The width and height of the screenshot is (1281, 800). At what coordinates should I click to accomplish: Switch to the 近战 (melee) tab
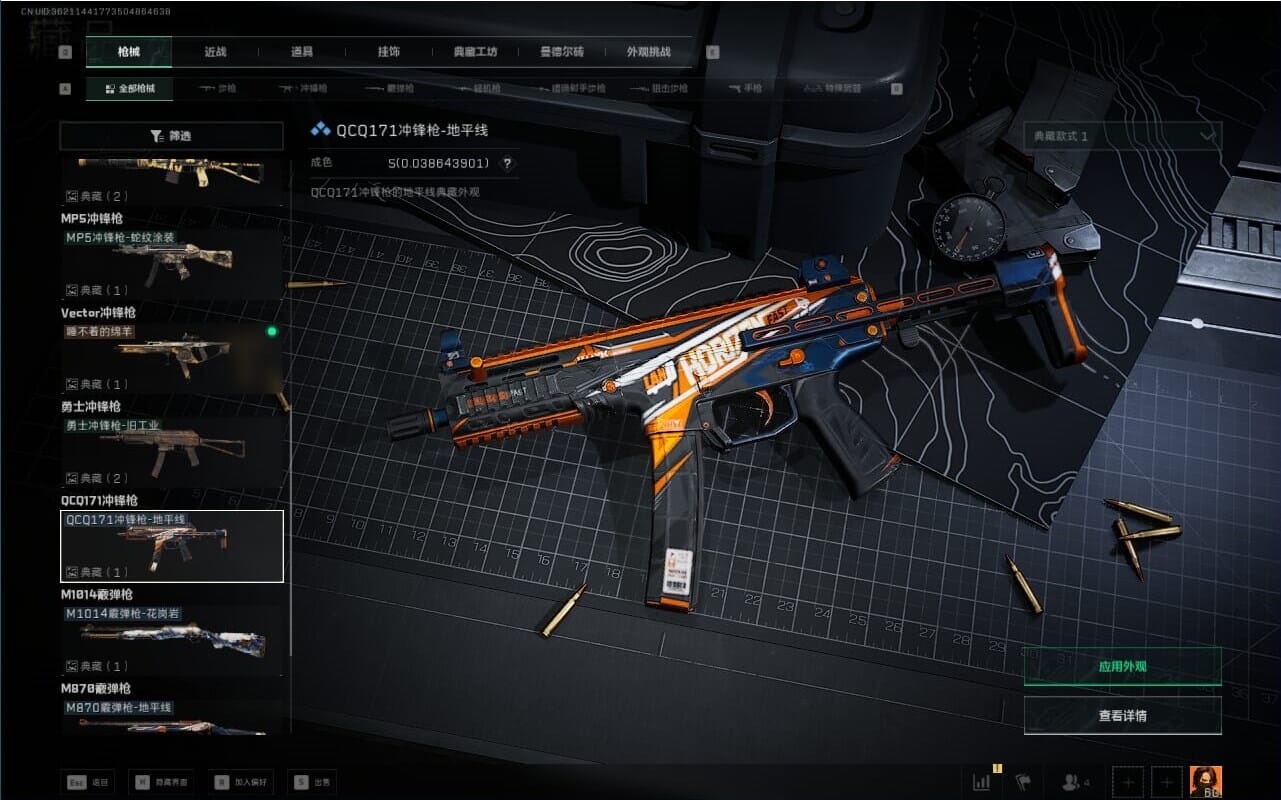(216, 52)
